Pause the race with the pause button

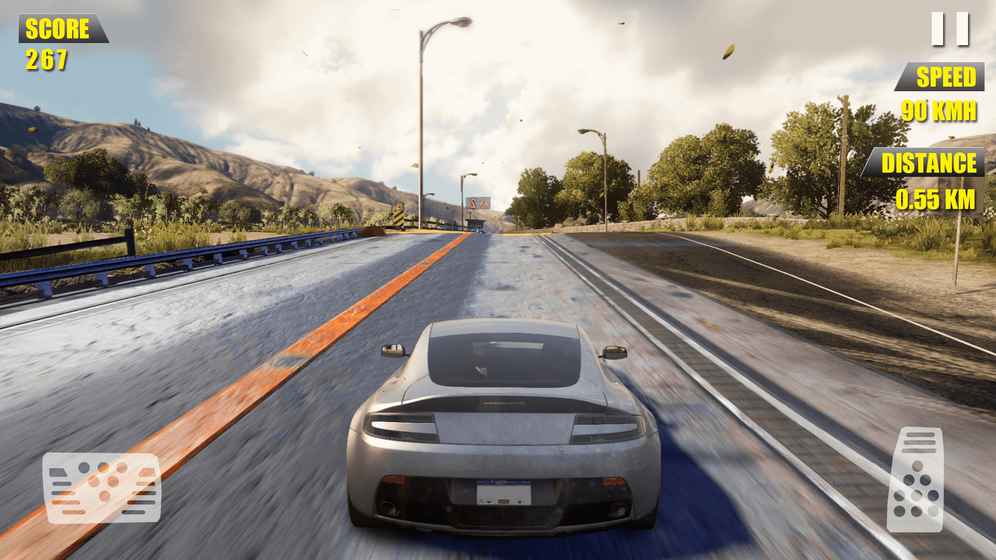pyautogui.click(x=949, y=29)
